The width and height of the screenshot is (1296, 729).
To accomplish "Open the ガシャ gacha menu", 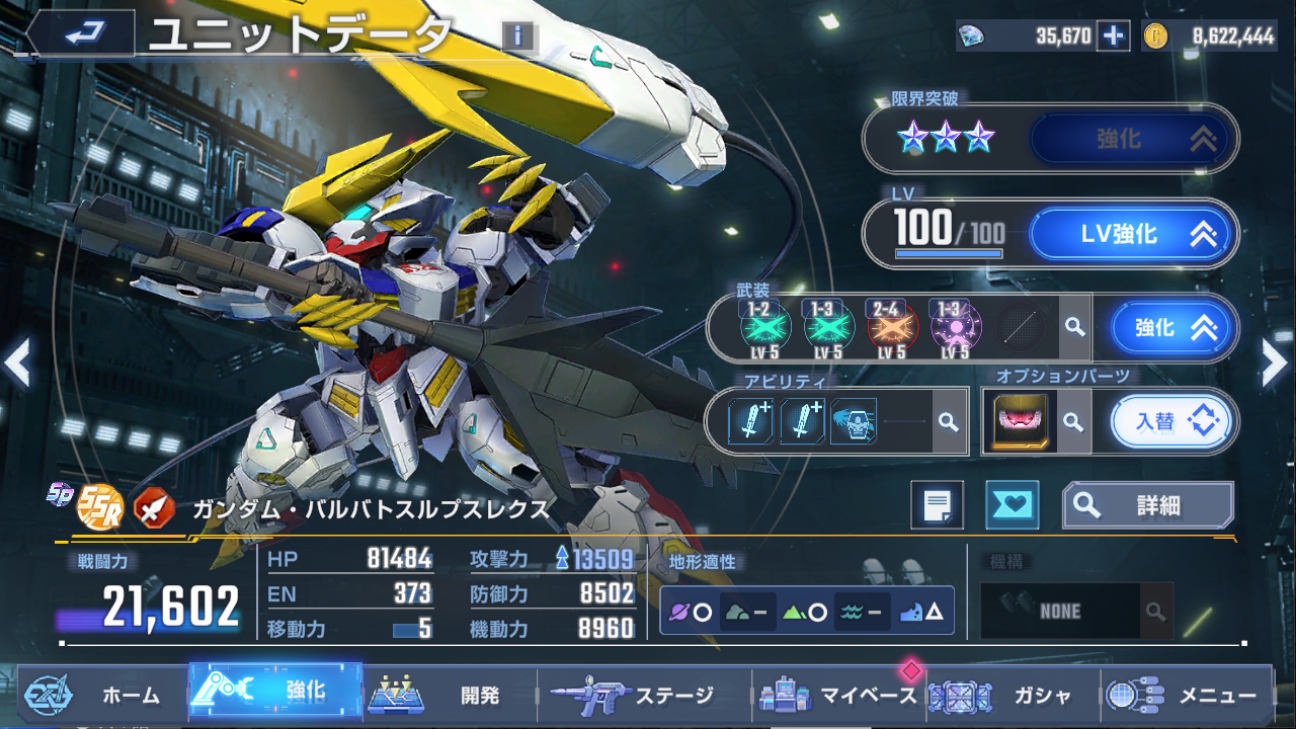I will click(1010, 694).
